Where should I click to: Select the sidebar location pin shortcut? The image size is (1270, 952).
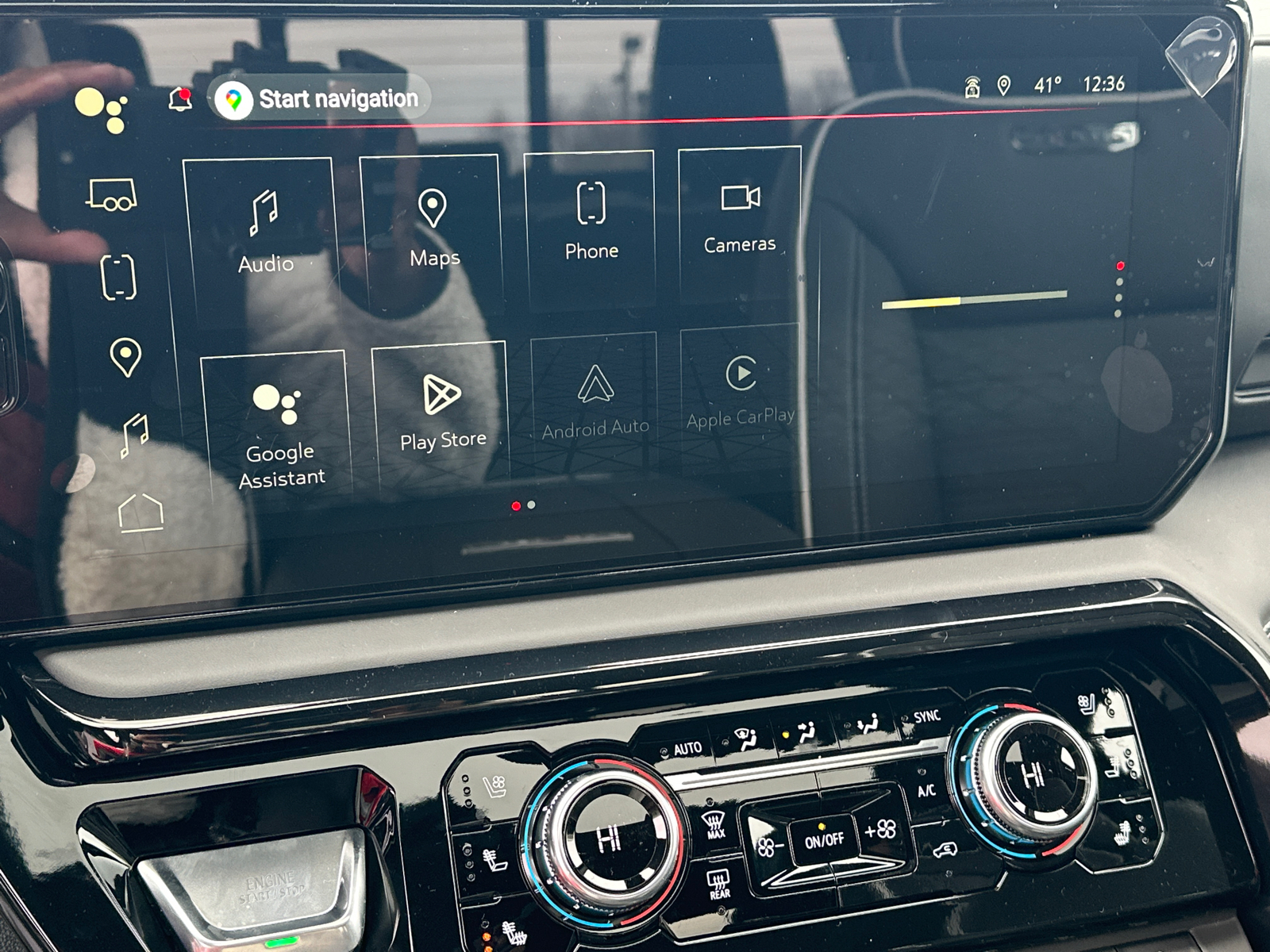click(125, 357)
